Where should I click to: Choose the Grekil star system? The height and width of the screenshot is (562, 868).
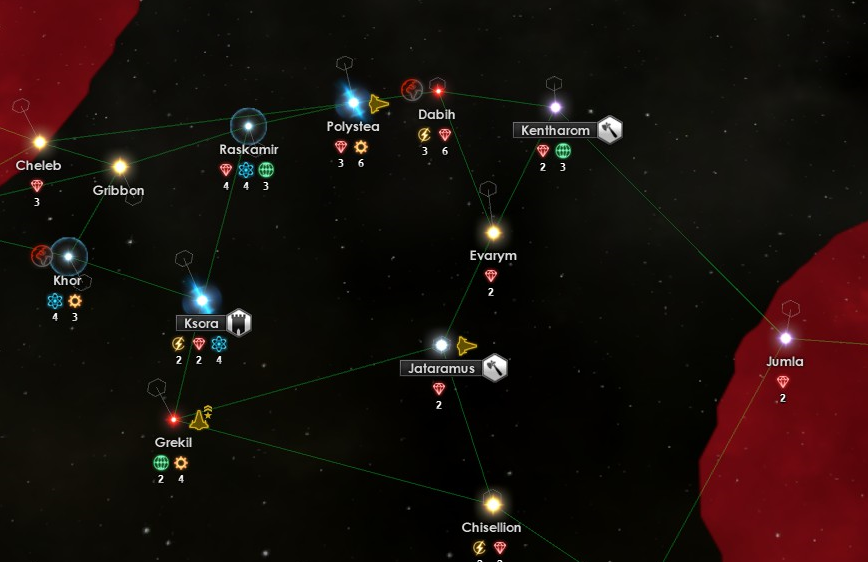173,419
